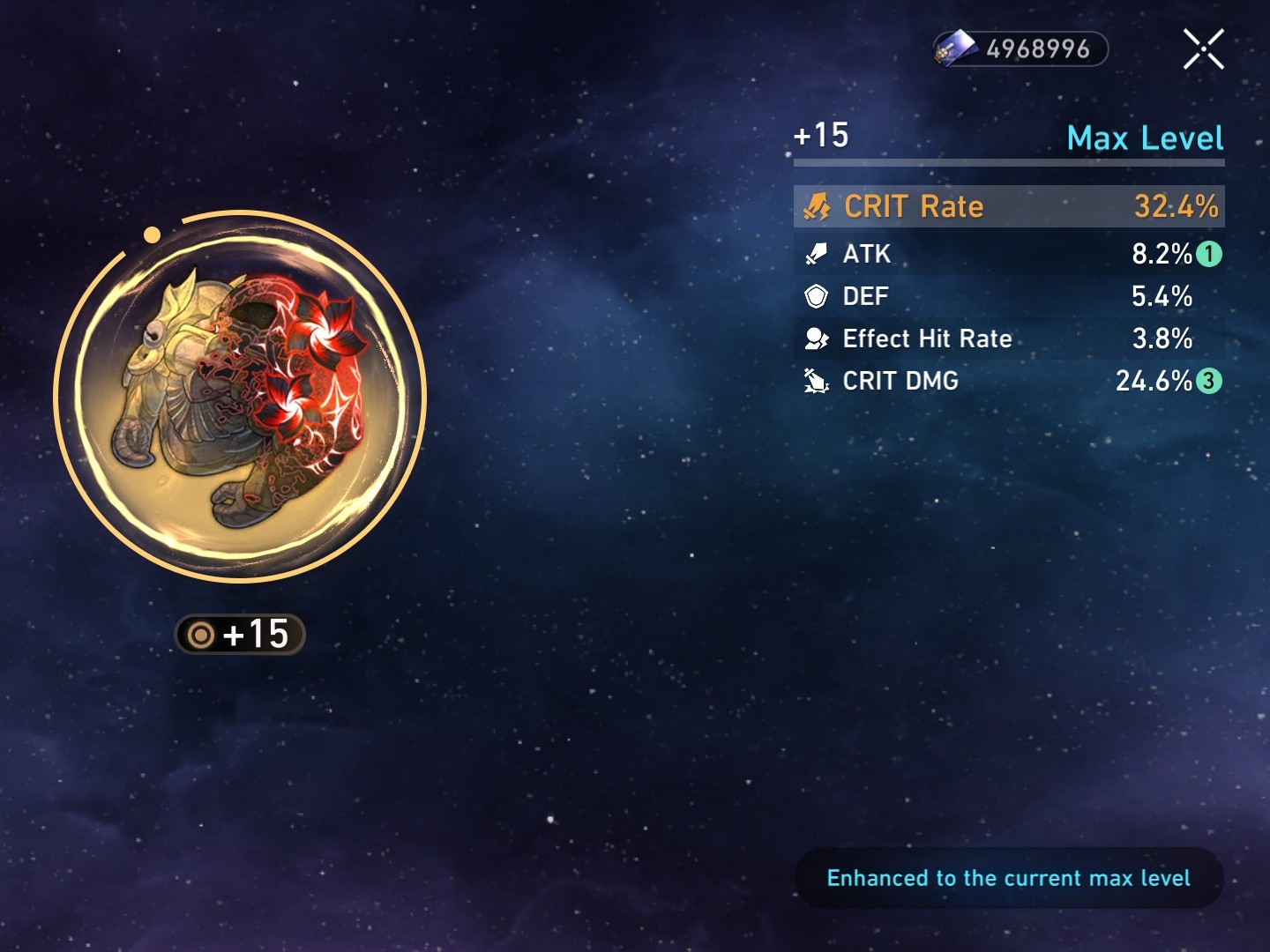Image resolution: width=1270 pixels, height=952 pixels.
Task: Click the Max Level label
Action: (x=1145, y=138)
